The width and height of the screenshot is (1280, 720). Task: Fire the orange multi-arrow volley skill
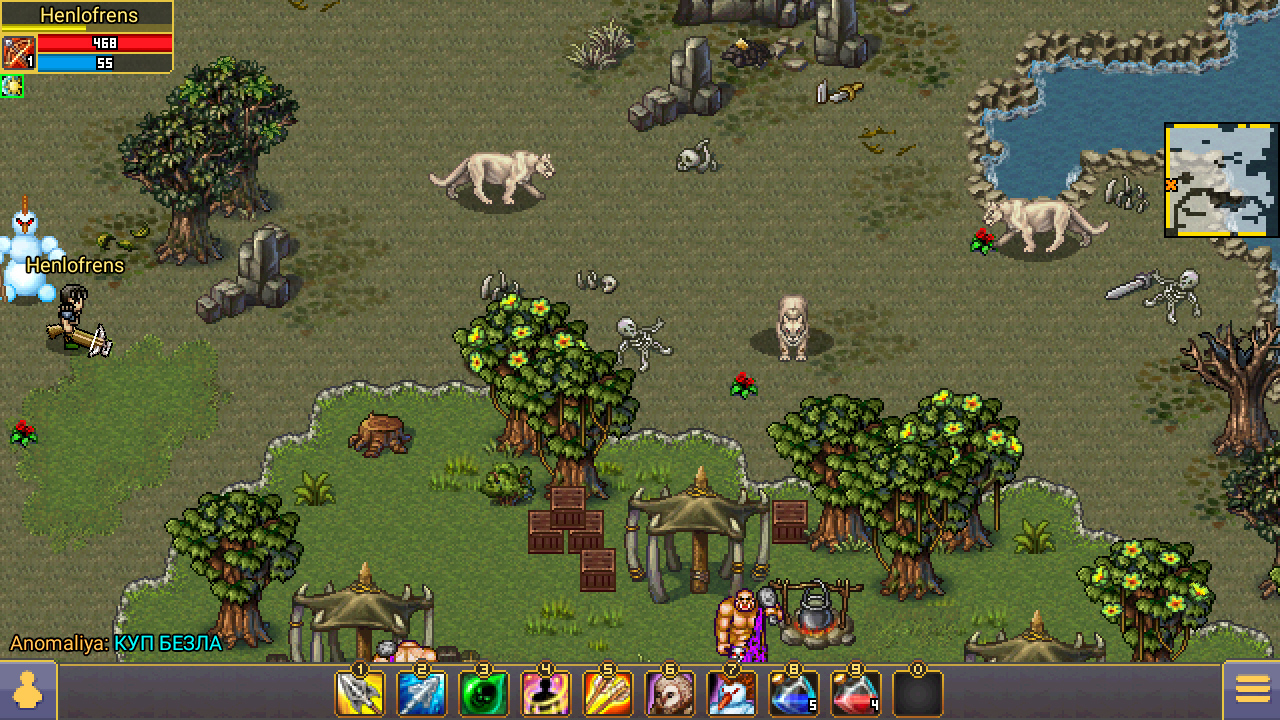pos(607,693)
